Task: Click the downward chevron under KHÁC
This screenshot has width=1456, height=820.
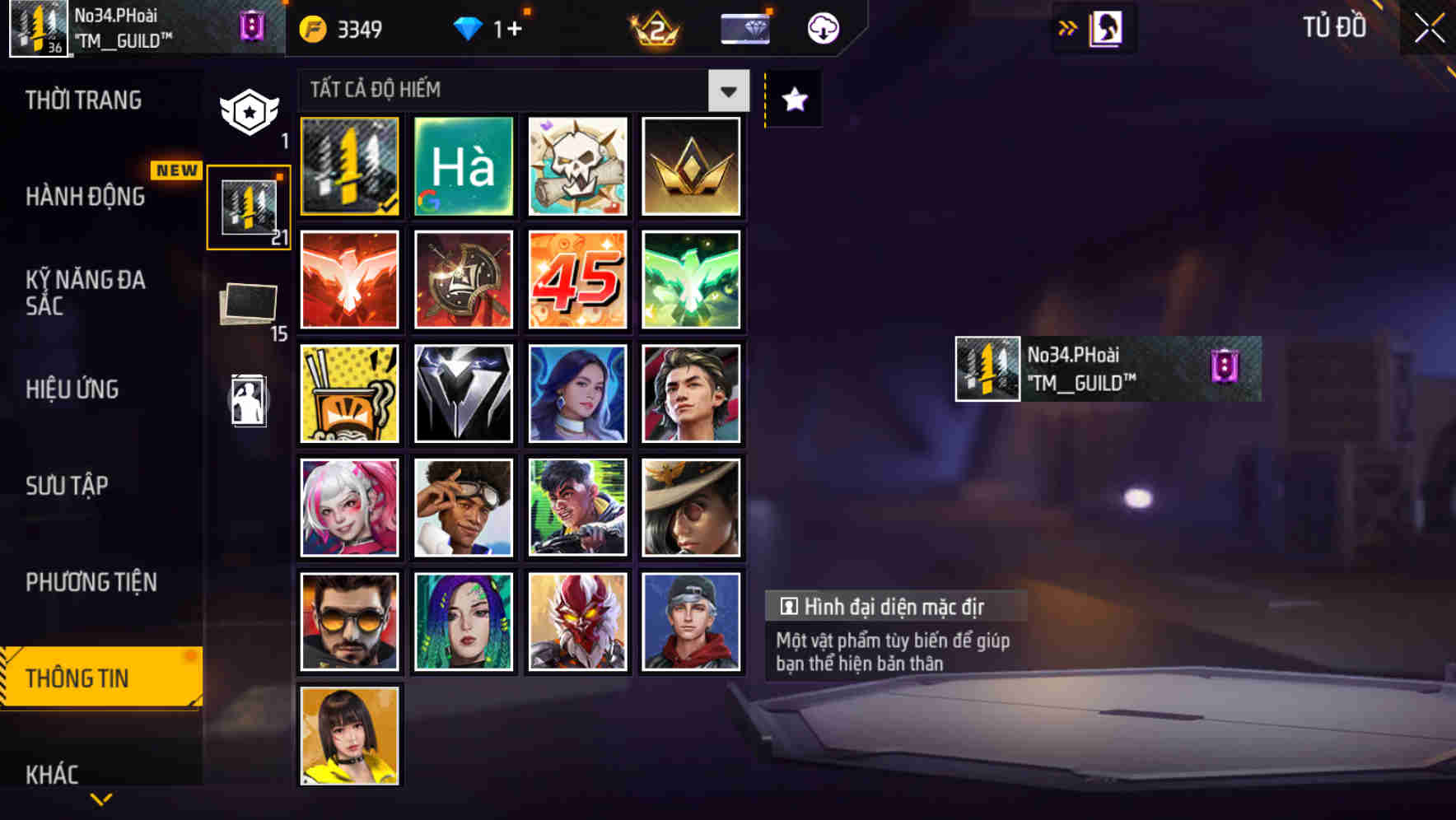Action: pos(100,797)
